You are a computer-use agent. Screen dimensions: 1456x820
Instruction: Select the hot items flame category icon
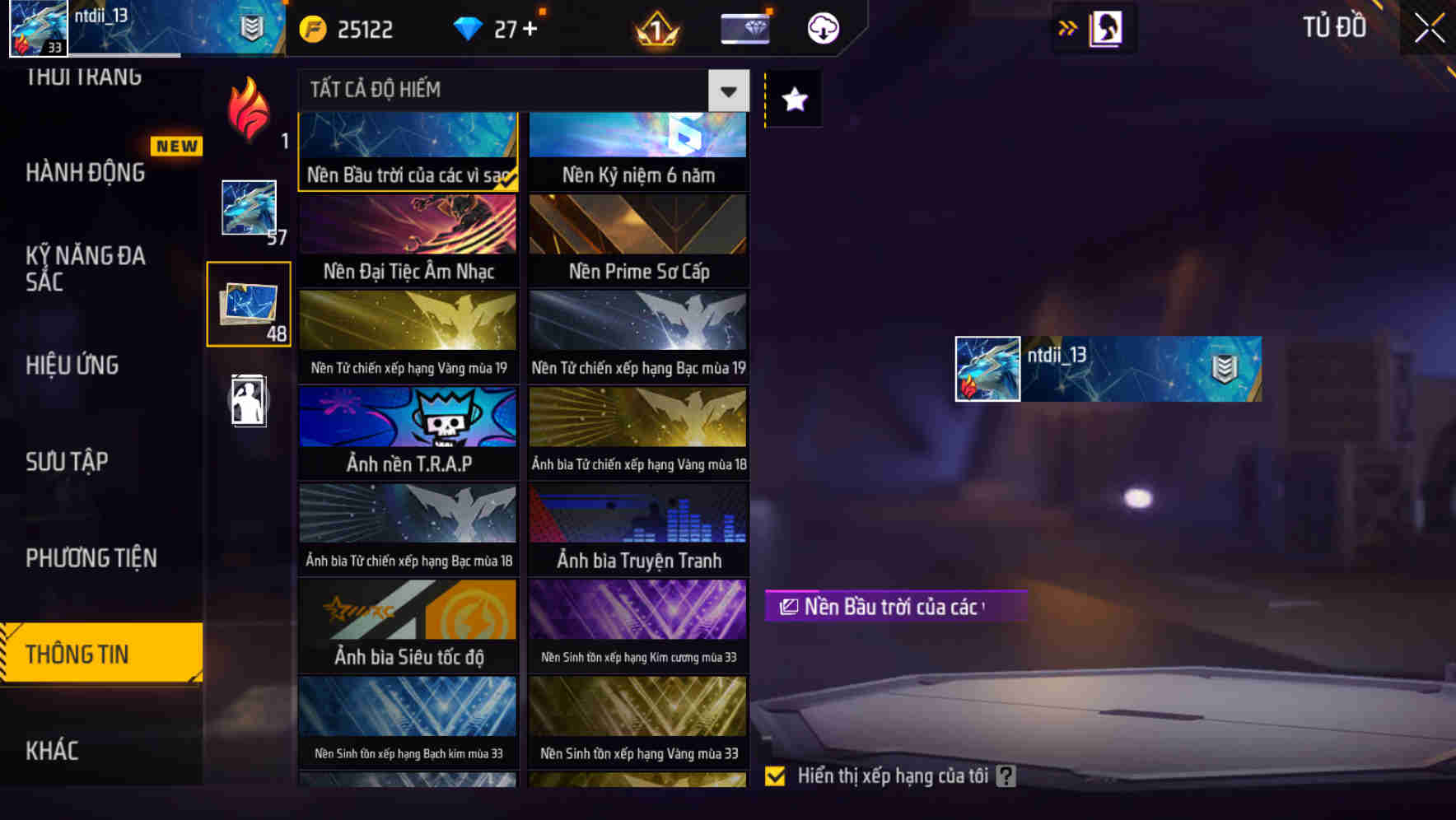(248, 111)
